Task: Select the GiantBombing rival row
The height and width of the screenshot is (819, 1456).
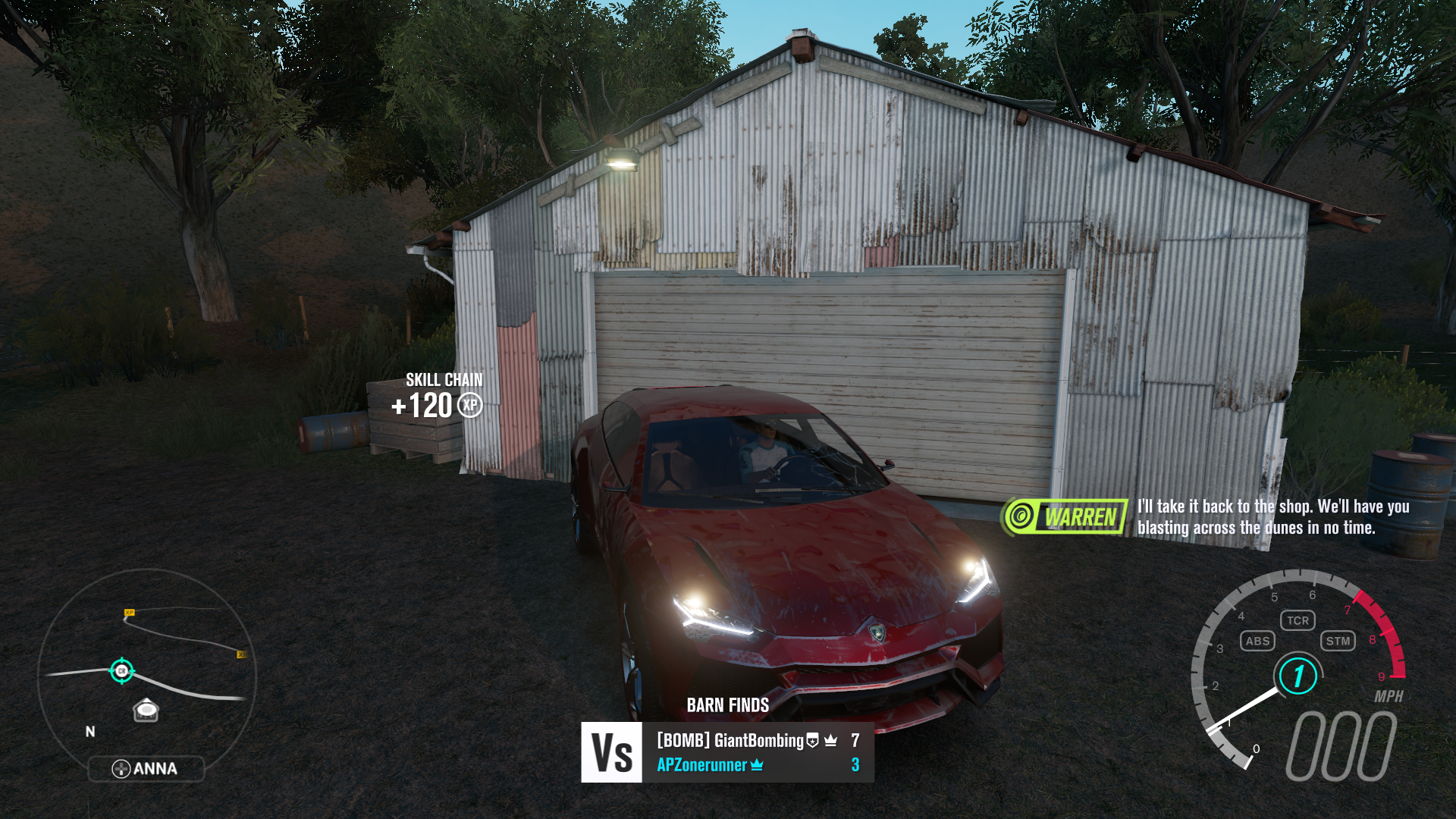Action: pyautogui.click(x=757, y=740)
